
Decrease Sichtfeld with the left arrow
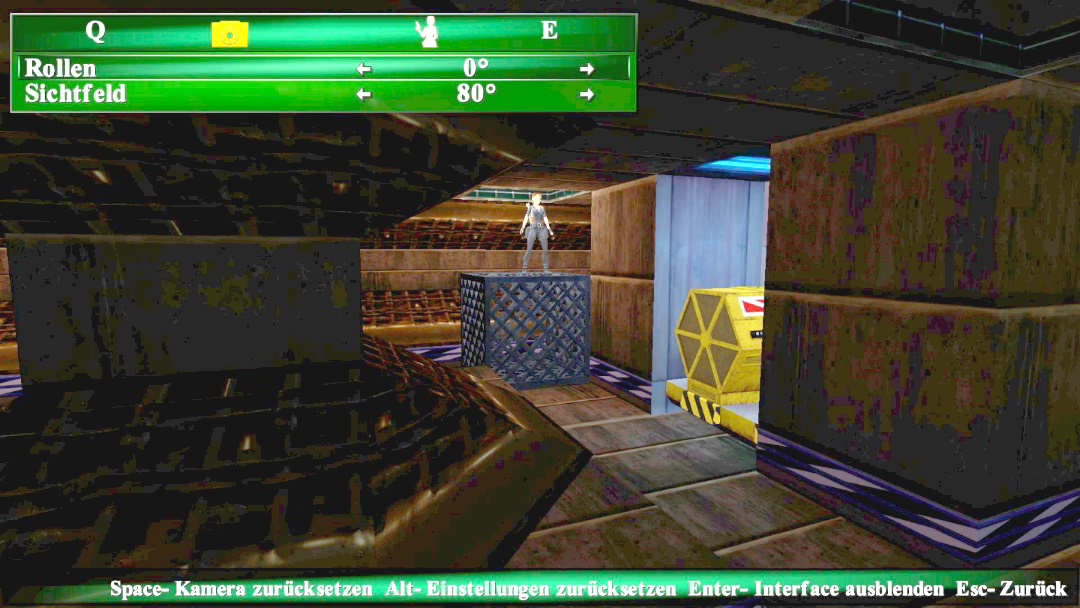tap(364, 94)
